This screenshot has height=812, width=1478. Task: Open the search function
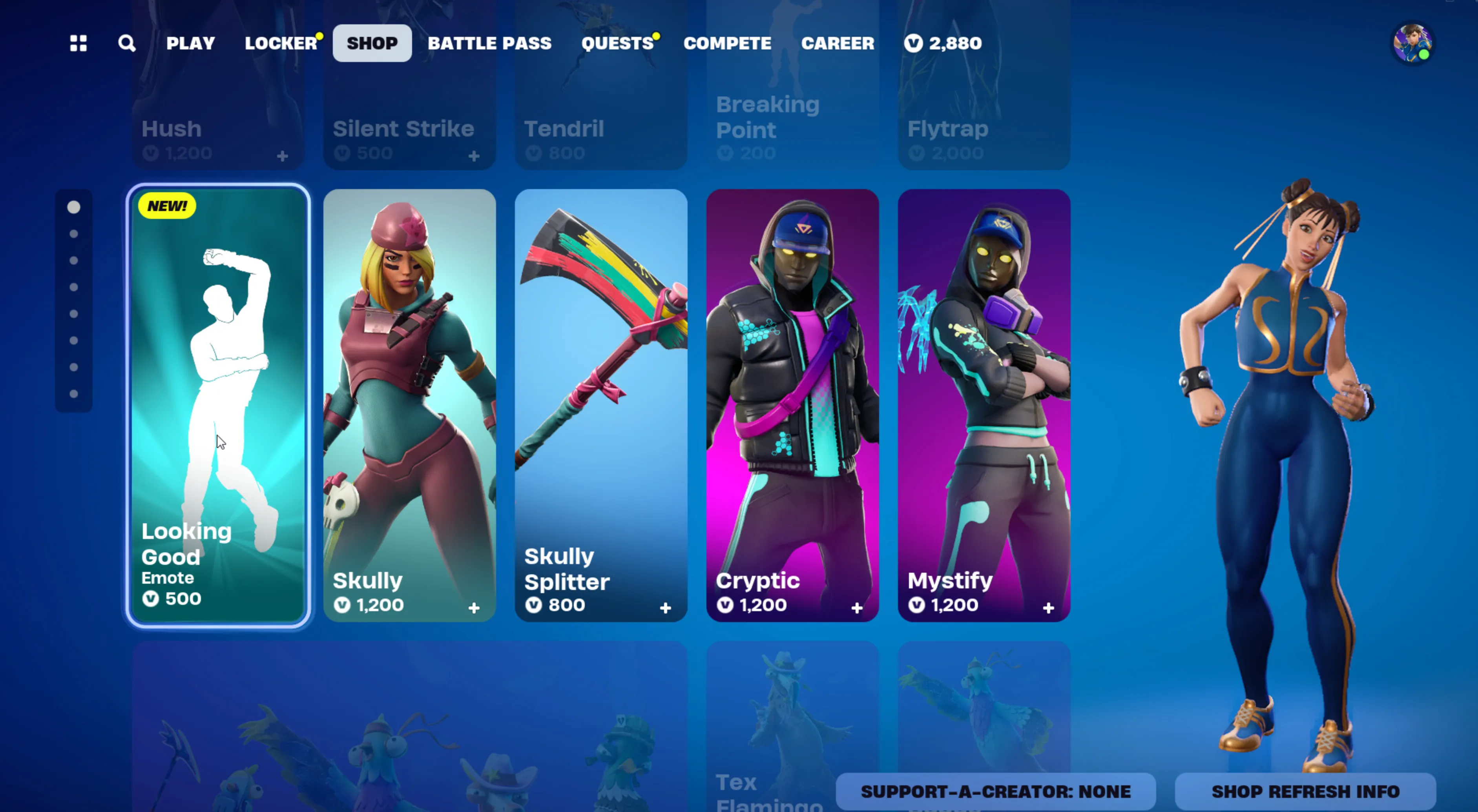[x=127, y=43]
